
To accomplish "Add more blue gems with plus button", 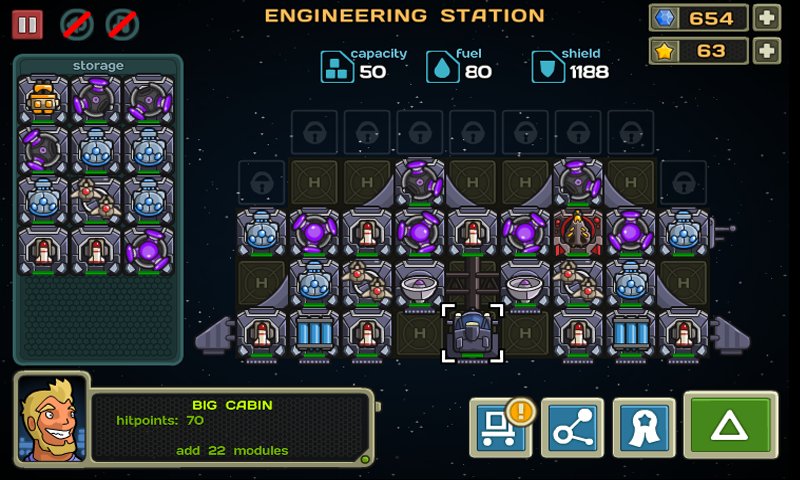I will tap(766, 18).
